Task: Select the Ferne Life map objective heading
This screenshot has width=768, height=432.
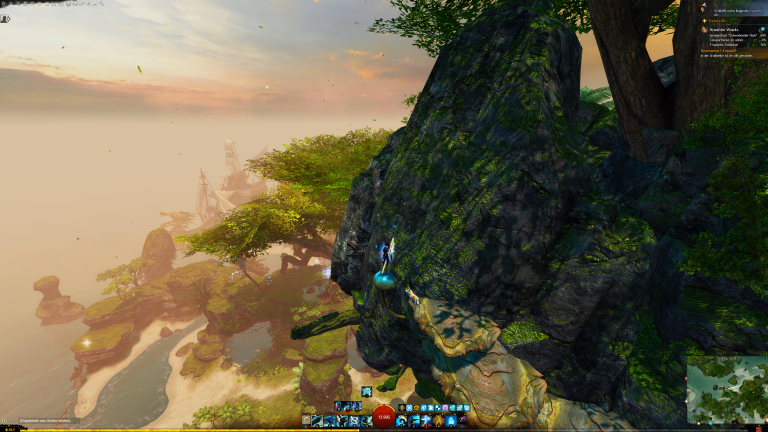Action: click(x=718, y=19)
